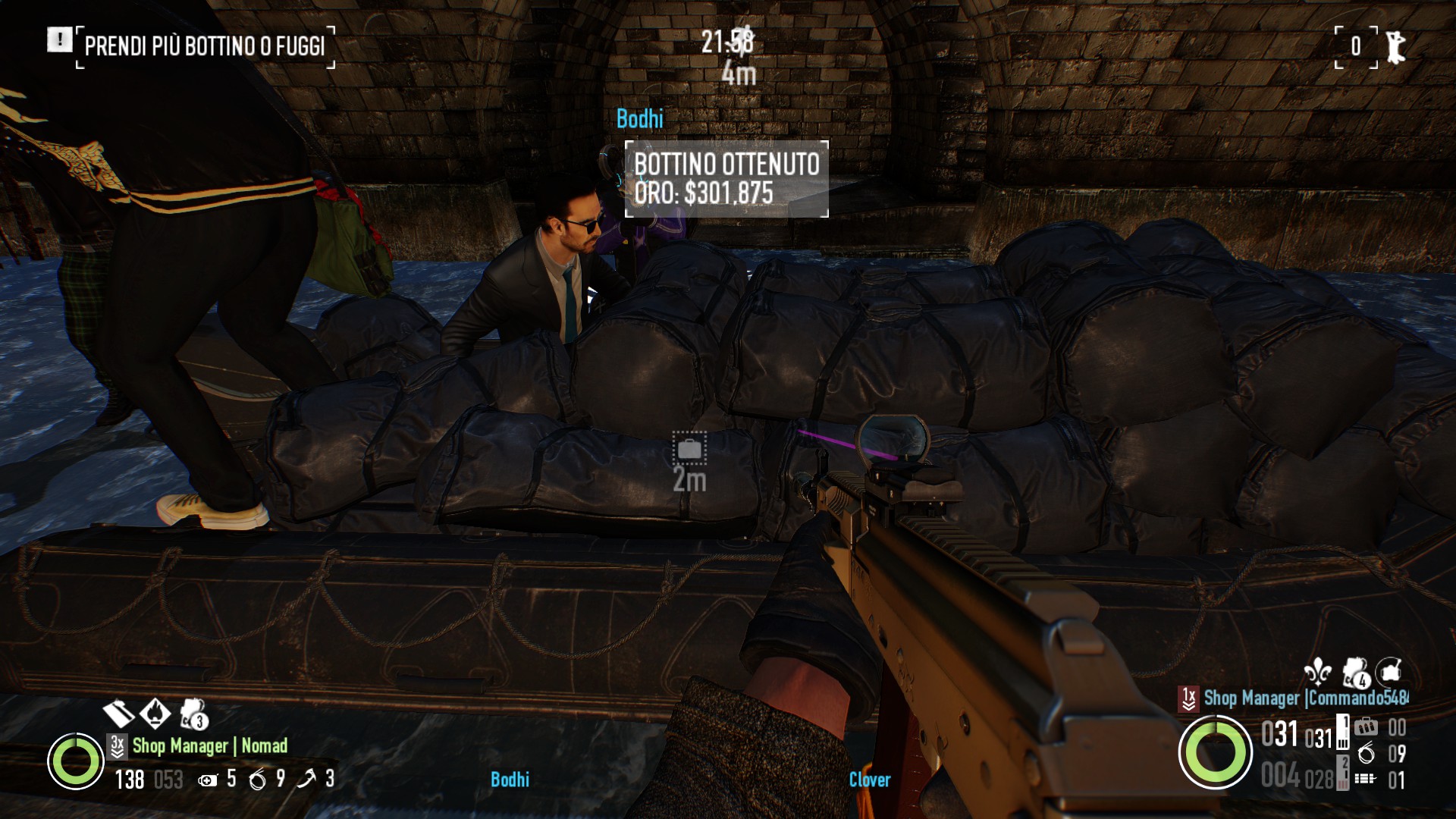Click Nomad's cable ties icon

click(x=258, y=779)
